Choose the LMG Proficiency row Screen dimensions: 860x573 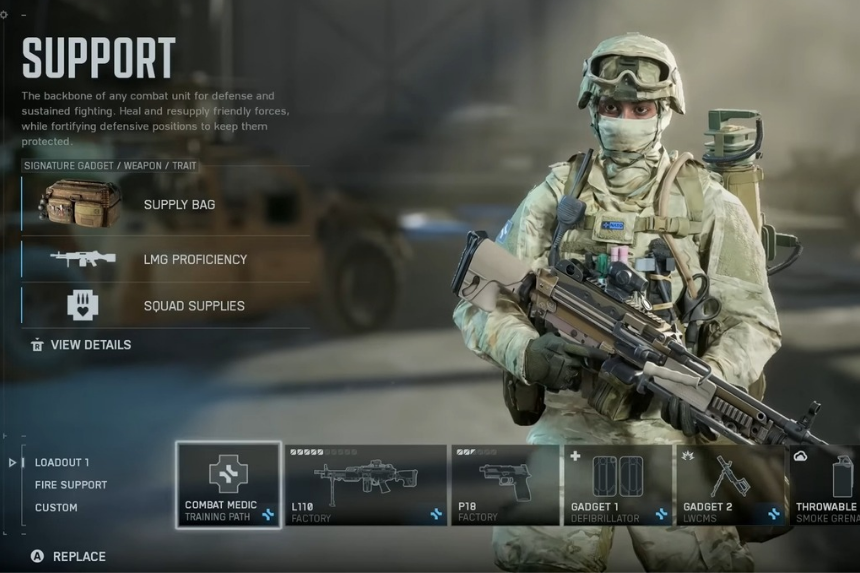165,259
